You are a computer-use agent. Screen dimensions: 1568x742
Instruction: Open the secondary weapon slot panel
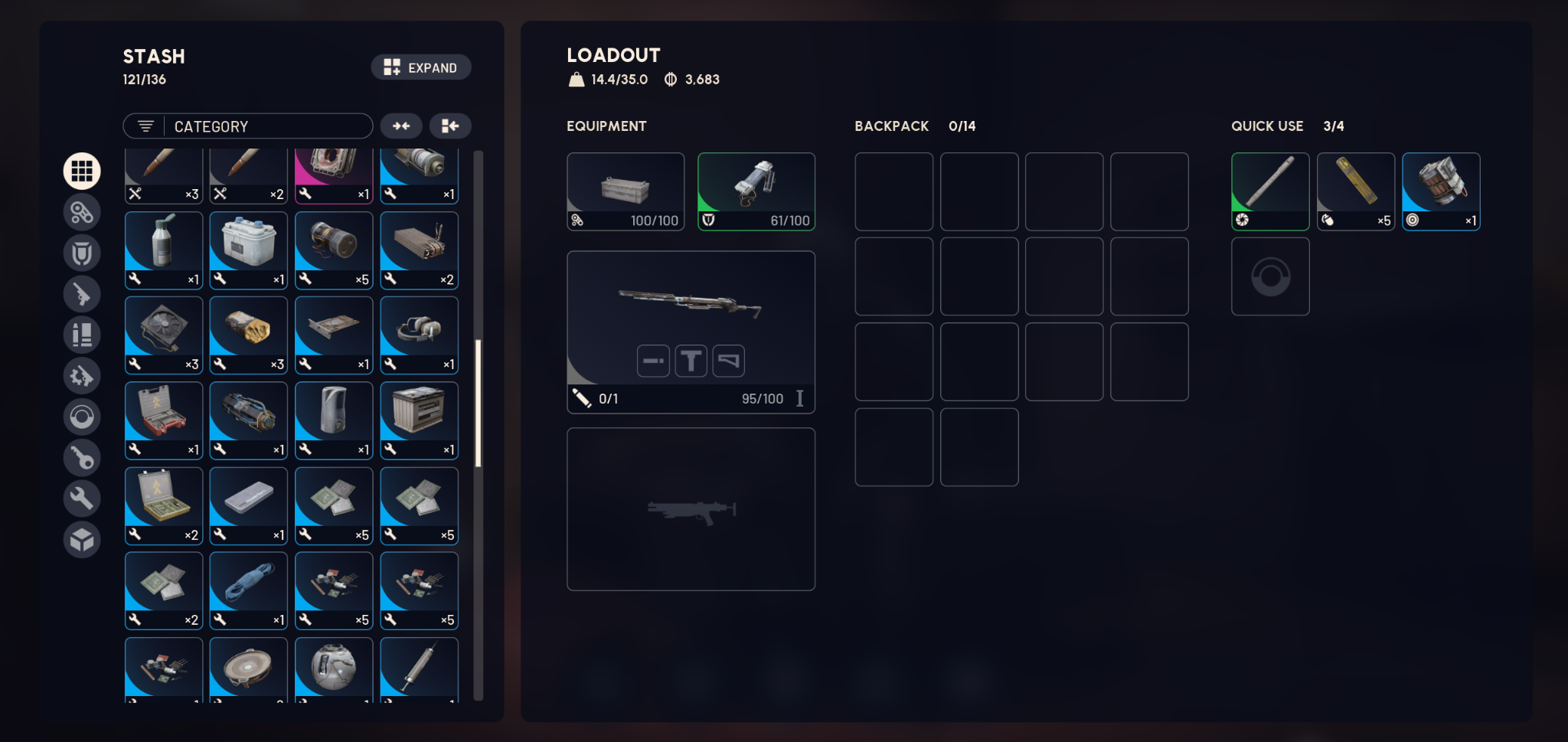point(690,508)
